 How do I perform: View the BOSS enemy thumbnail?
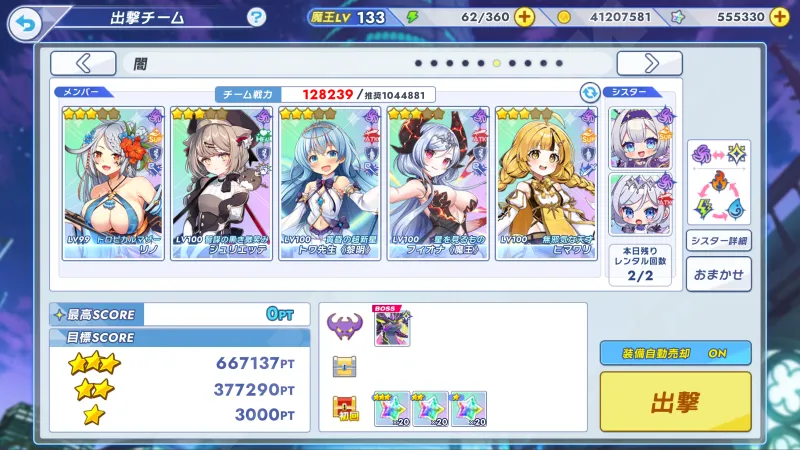[x=392, y=327]
